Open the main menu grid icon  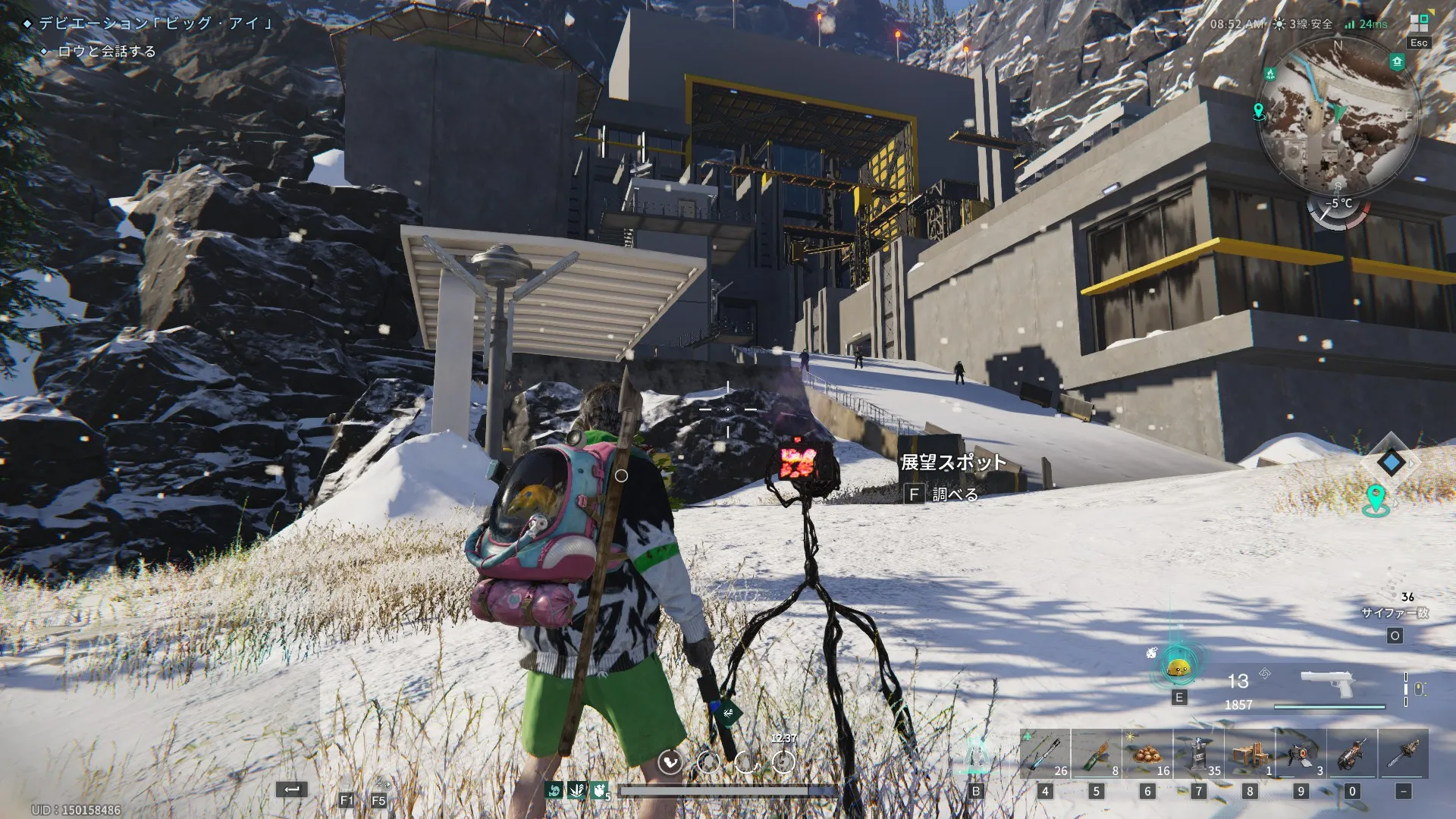1418,23
